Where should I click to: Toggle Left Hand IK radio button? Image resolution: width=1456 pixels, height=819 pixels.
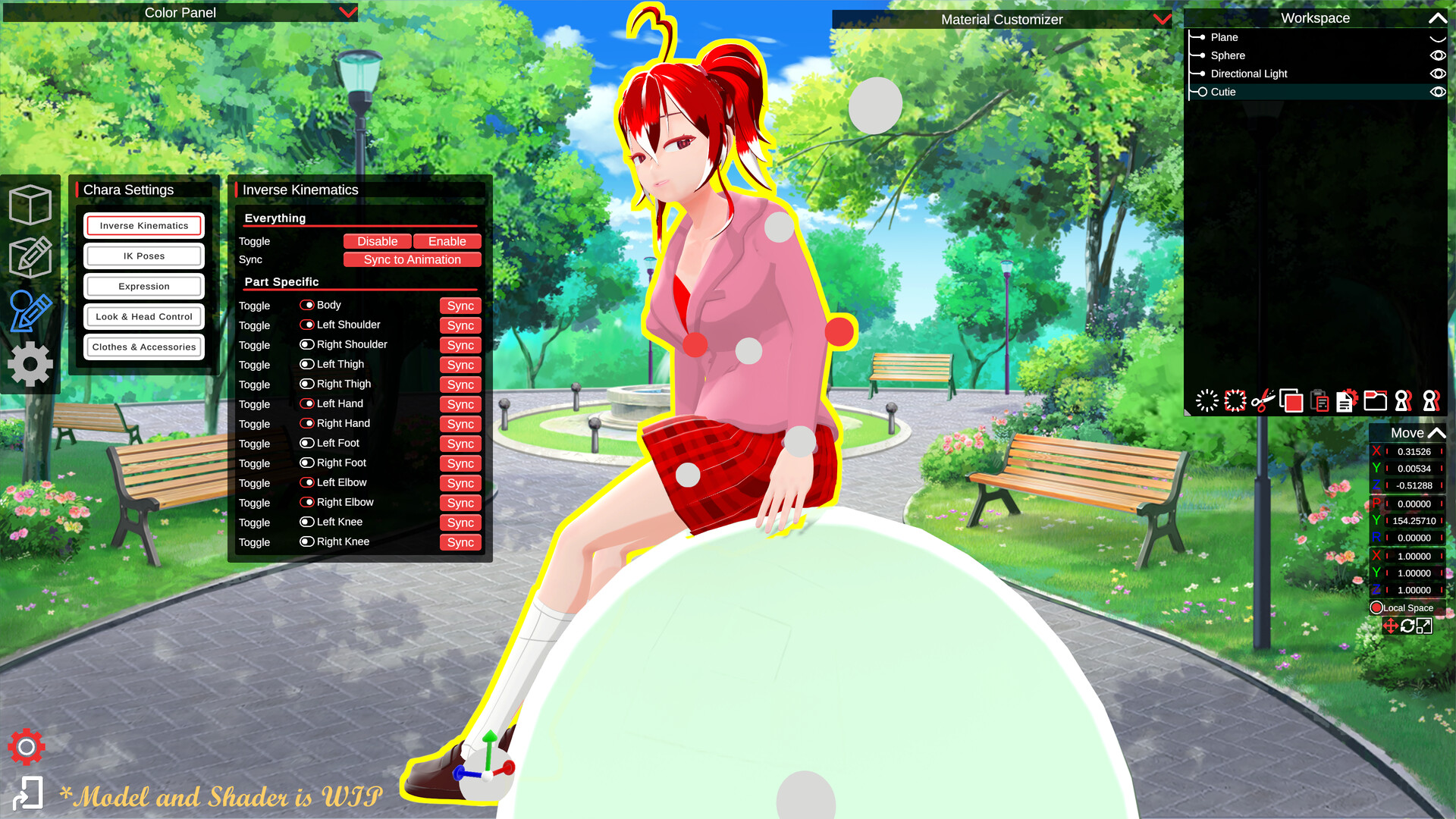(308, 403)
